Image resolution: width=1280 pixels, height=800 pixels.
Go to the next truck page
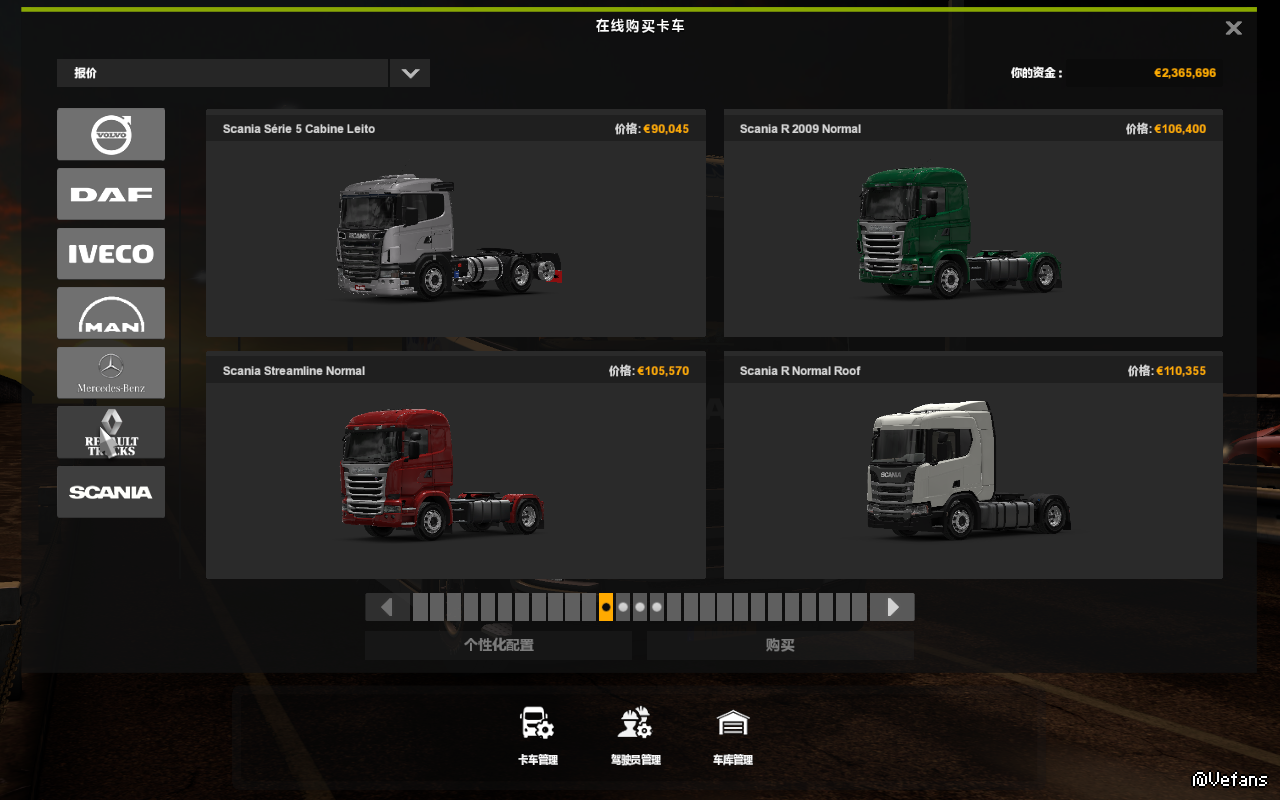(892, 607)
